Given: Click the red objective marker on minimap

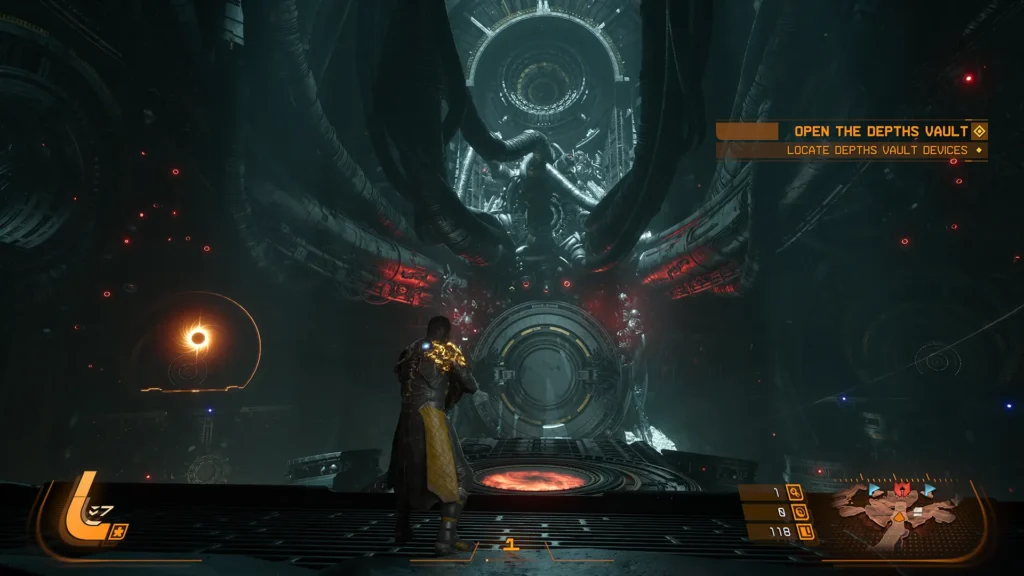Looking at the screenshot, I should click(x=902, y=490).
